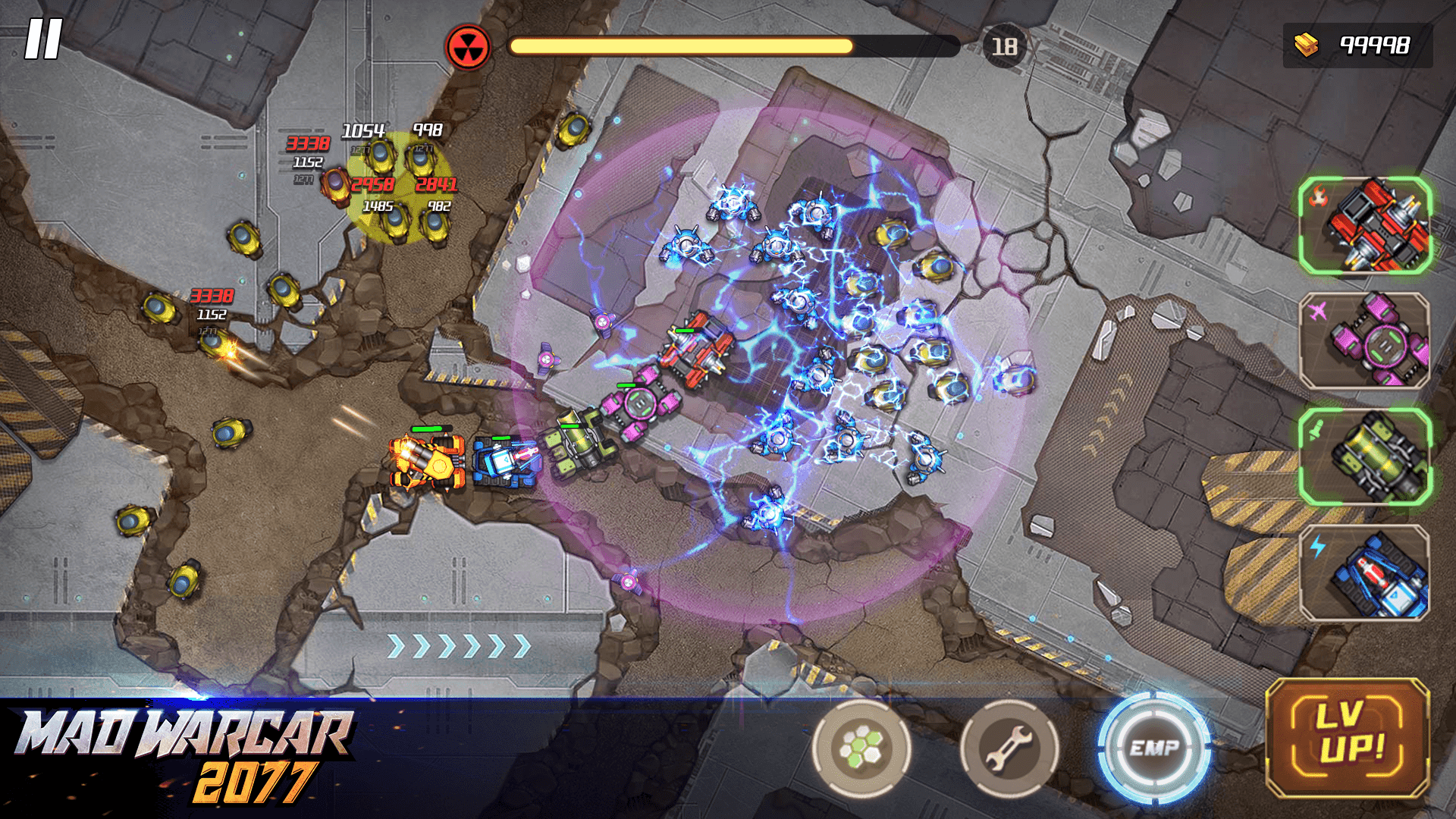Tap the radiation hazard icon near the progress bar
The height and width of the screenshot is (819, 1456).
click(x=470, y=47)
